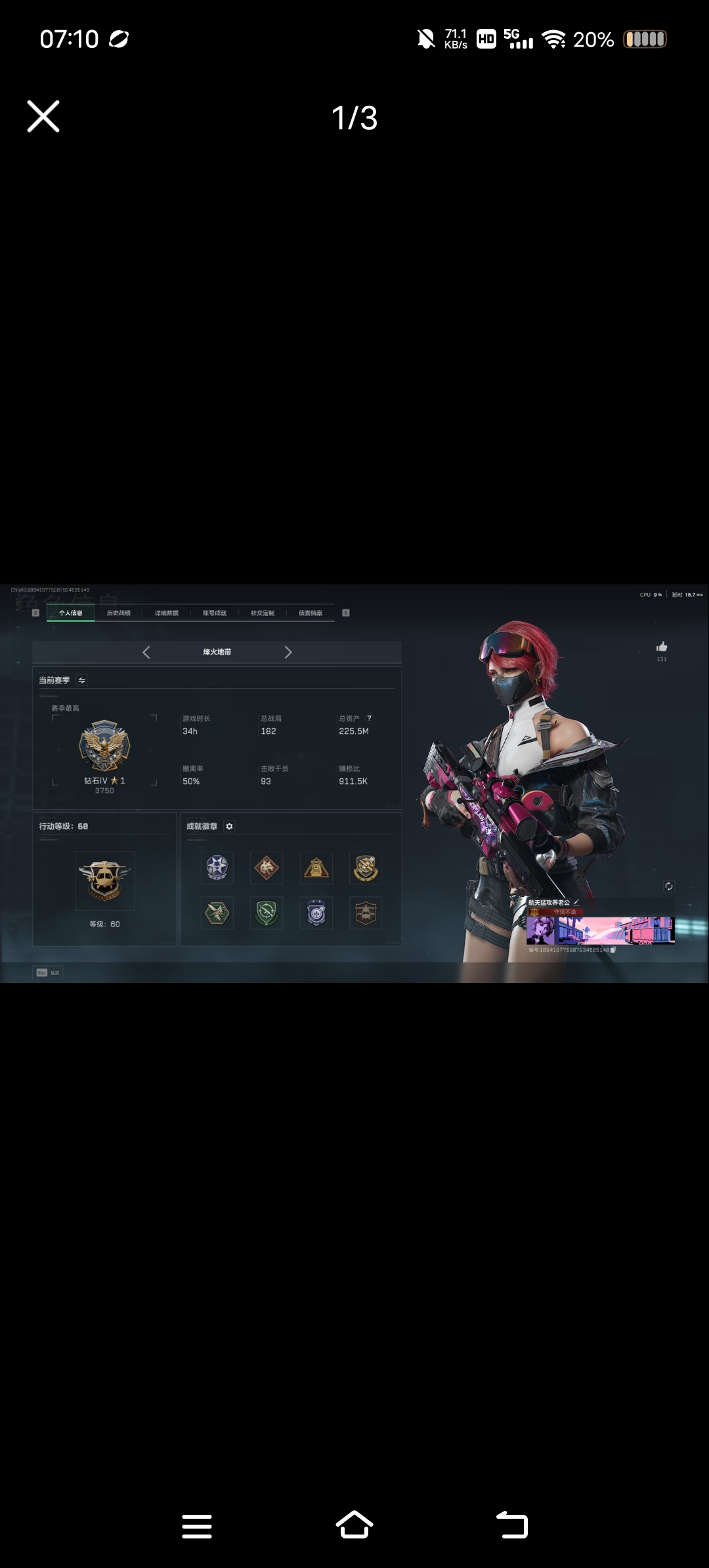The image size is (709, 1568).
Task: Click the right arrow beside 烽火地带
Action: [288, 652]
